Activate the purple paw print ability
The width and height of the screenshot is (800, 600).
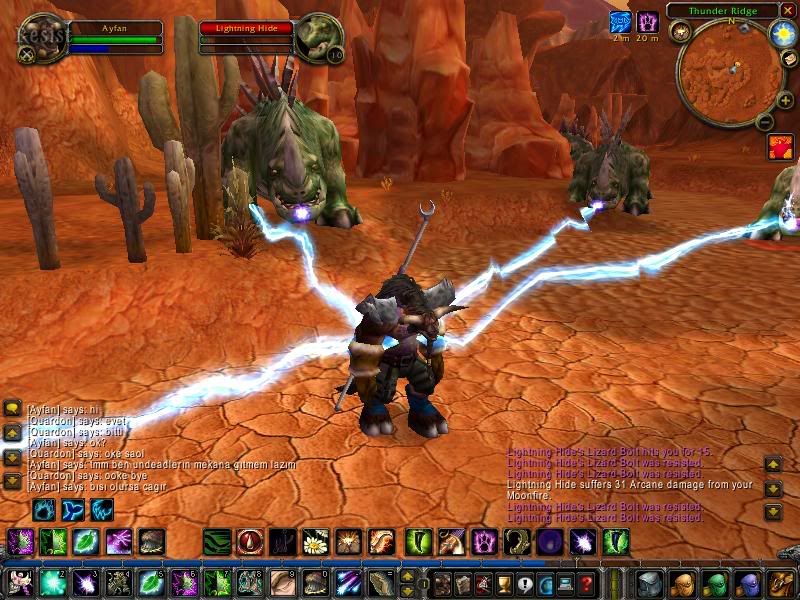[x=484, y=542]
